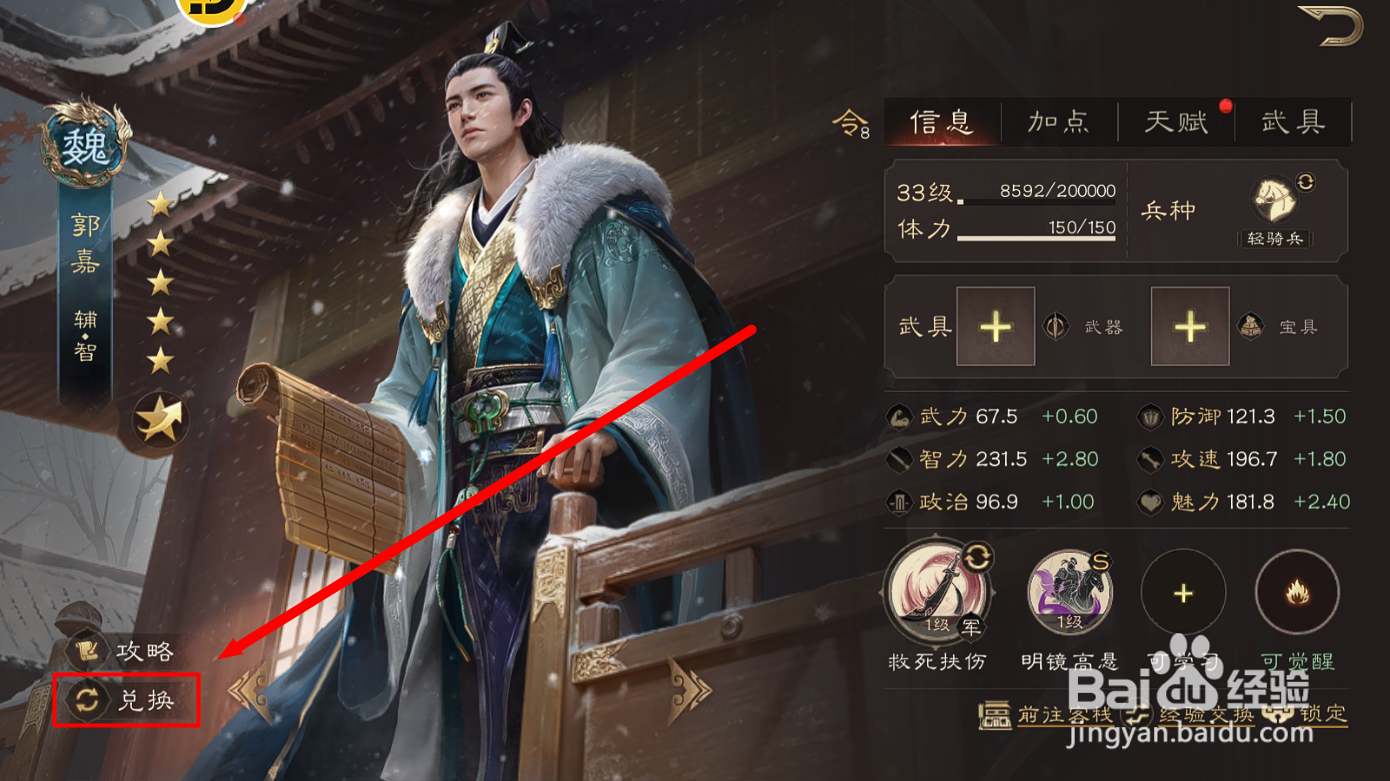Open the treasure (宝具) equipment slot
The image size is (1390, 781).
(1190, 326)
